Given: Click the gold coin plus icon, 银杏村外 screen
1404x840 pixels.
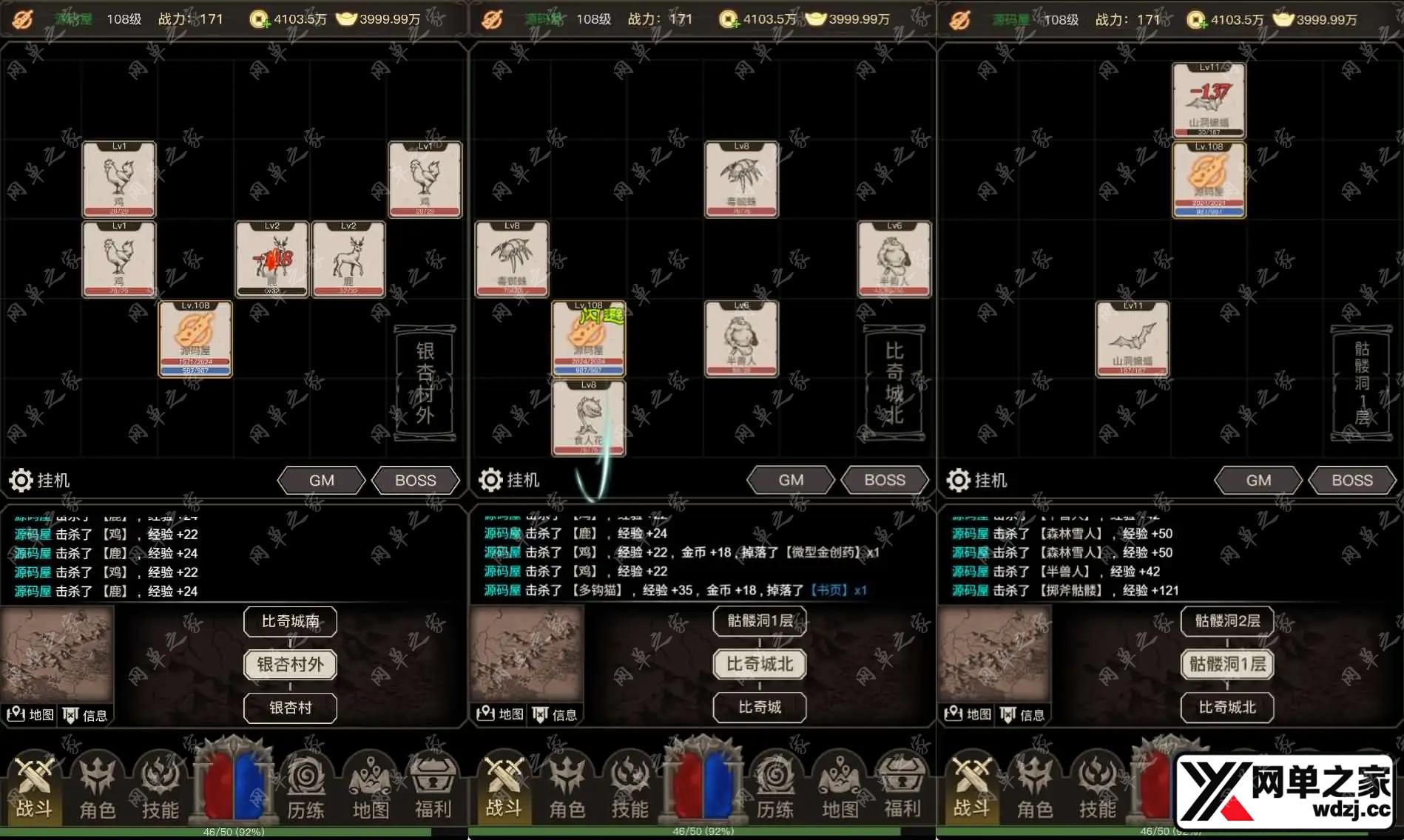Looking at the screenshot, I should click(260, 20).
